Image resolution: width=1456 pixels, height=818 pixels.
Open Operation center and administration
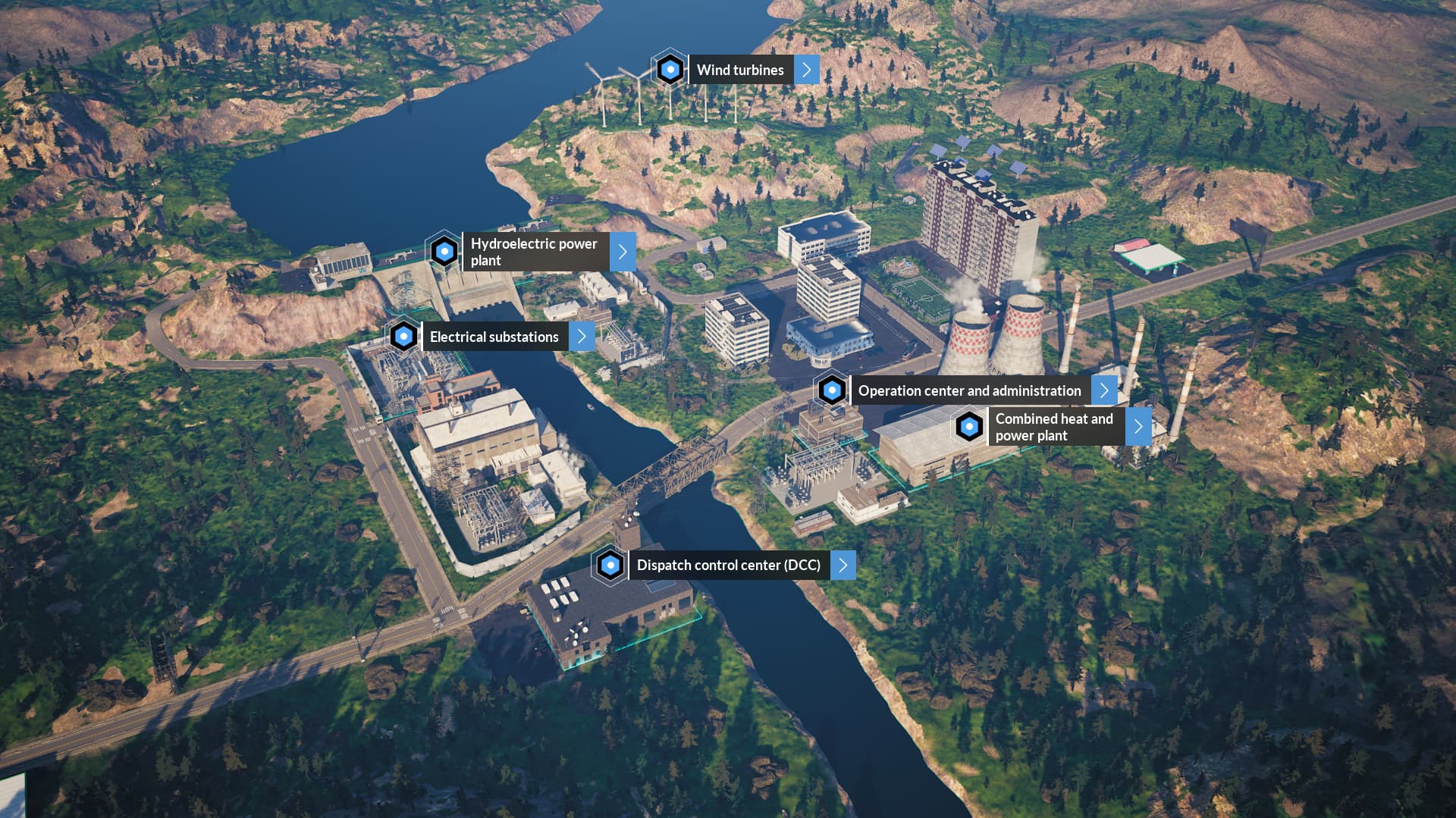[969, 390]
